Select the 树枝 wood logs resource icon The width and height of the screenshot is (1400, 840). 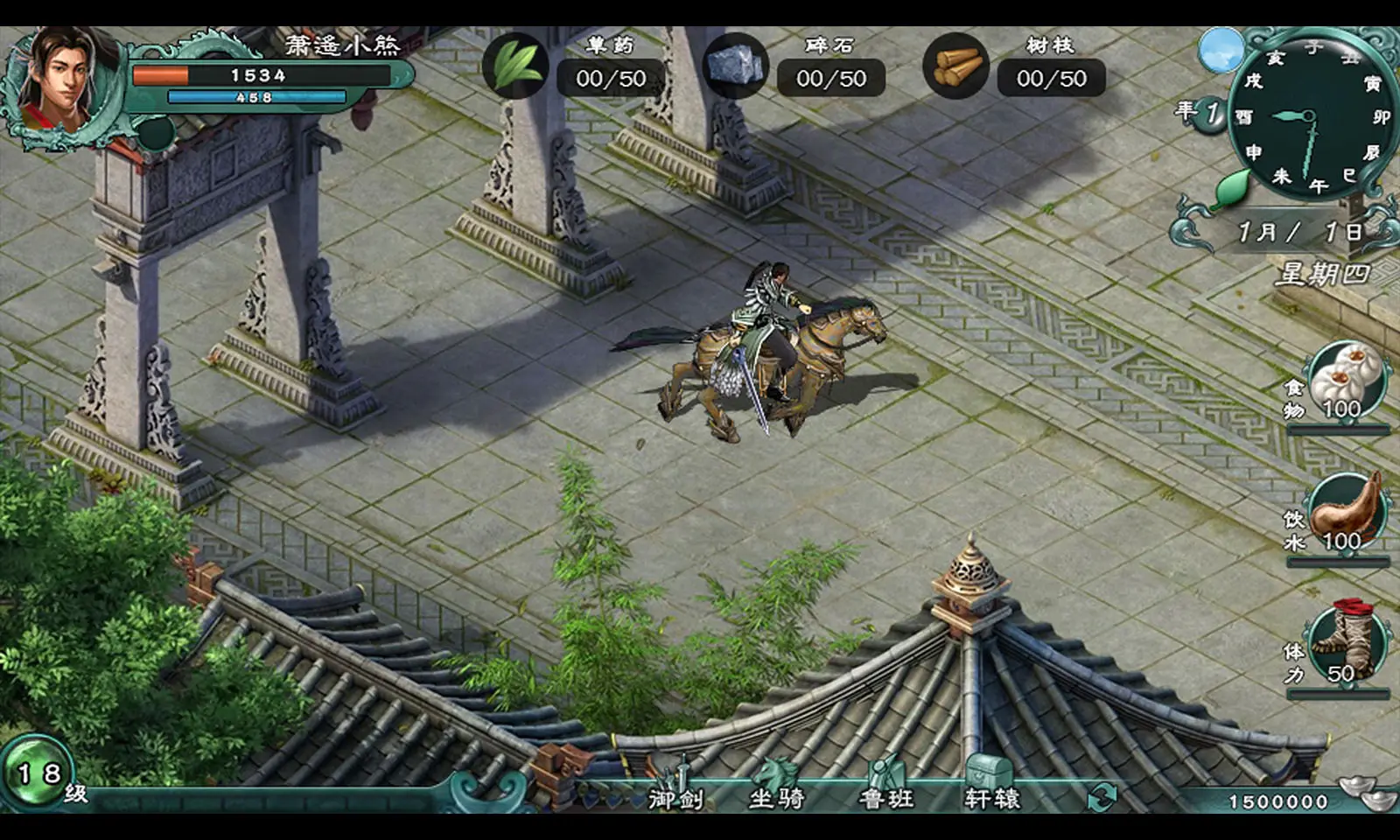955,66
